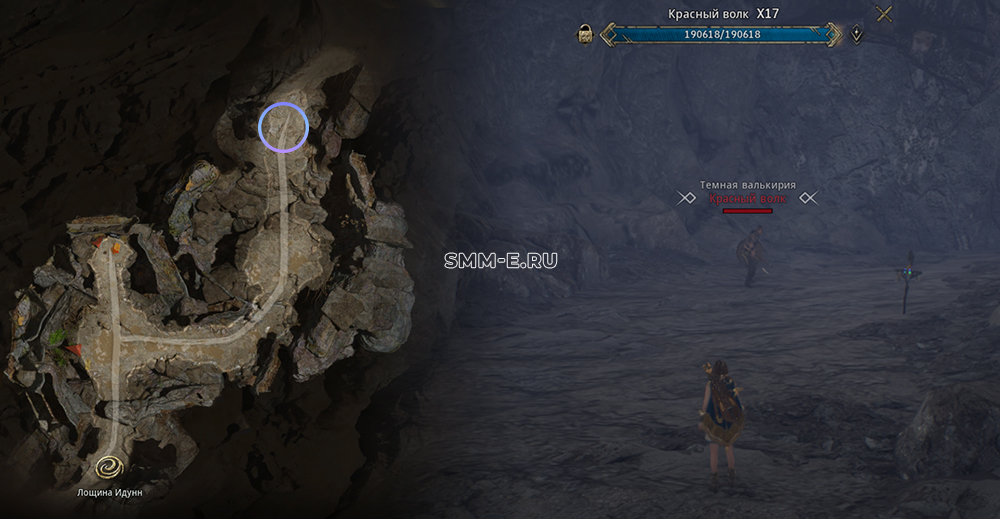
Task: Click the Лощина Идунн spiral portal marker
Action: click(109, 467)
